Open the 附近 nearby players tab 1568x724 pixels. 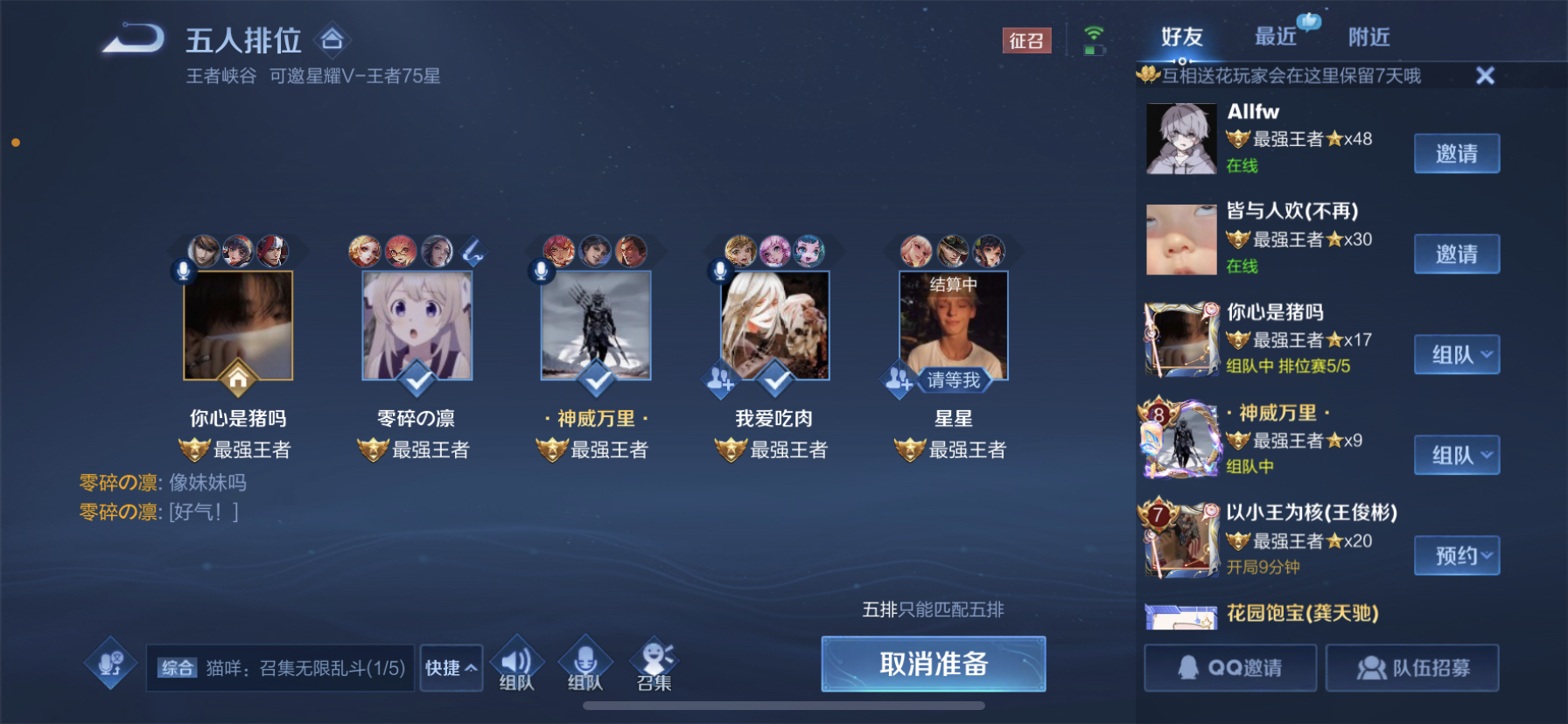point(1368,37)
